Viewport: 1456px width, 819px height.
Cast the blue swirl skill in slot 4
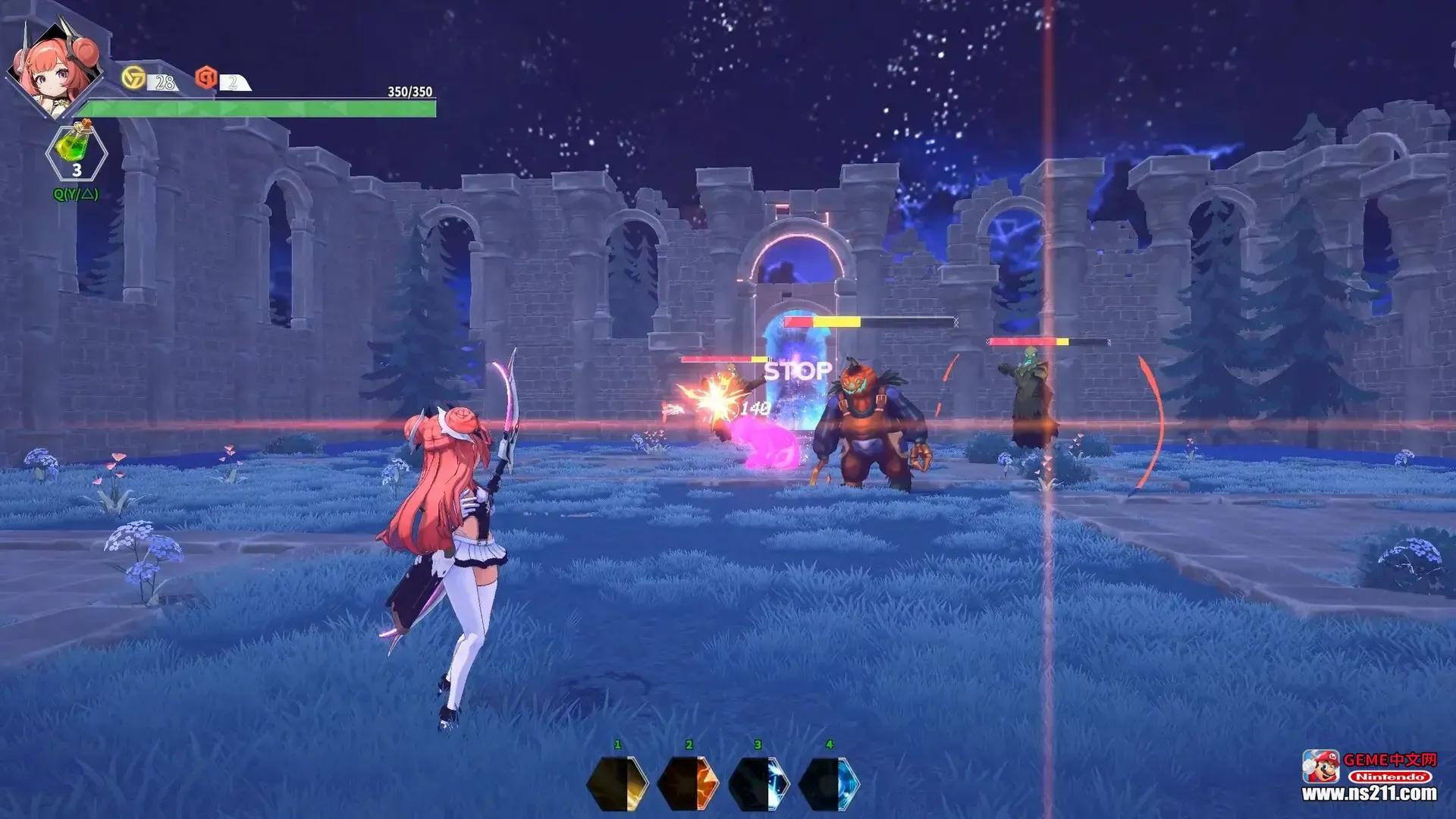(x=830, y=783)
